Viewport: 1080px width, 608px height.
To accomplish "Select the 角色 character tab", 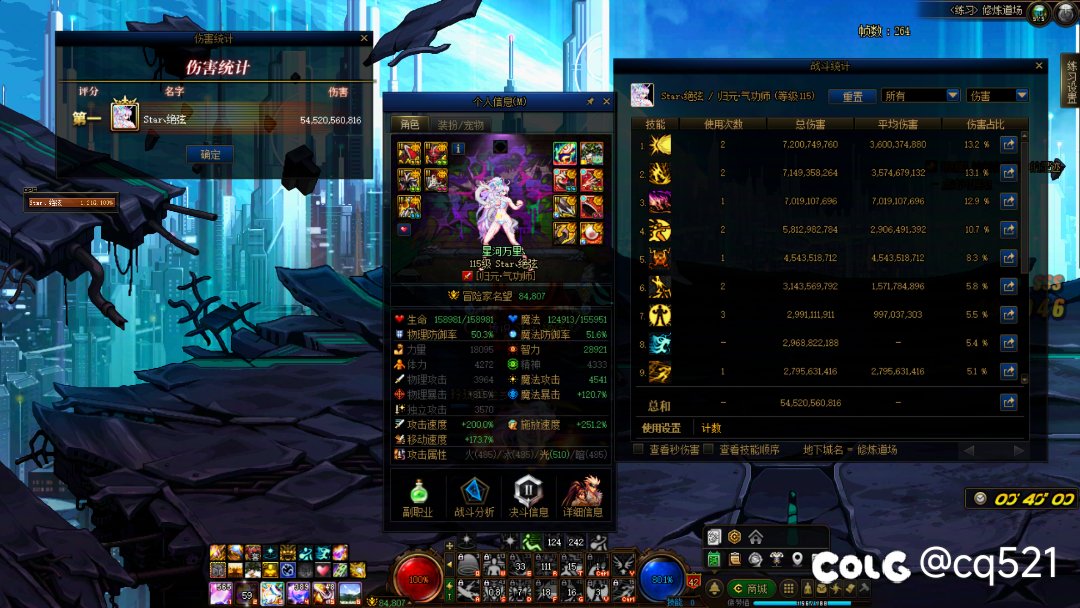I will (410, 125).
